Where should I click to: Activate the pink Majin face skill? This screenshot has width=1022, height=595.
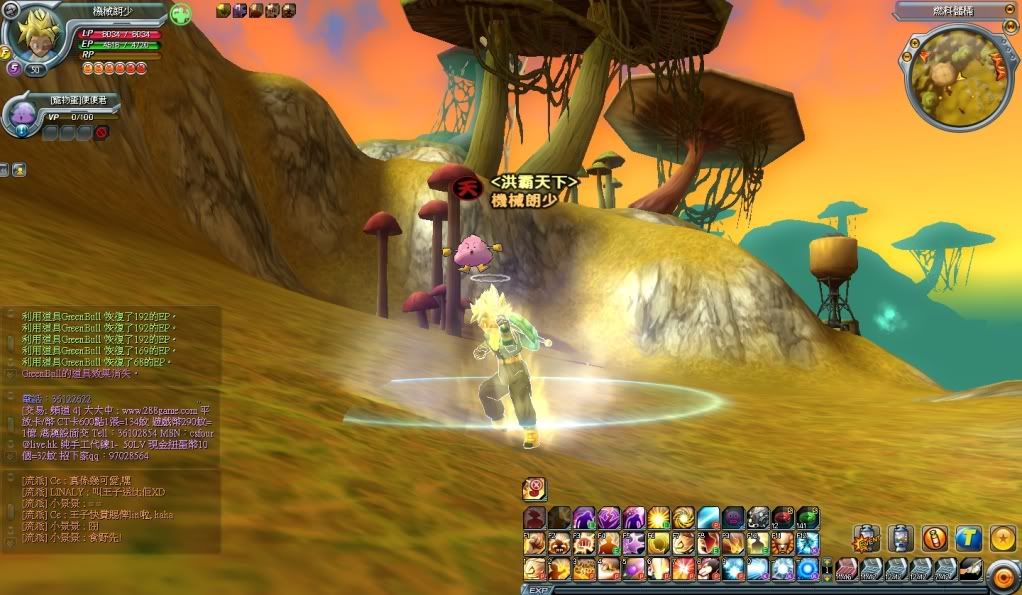point(733,518)
